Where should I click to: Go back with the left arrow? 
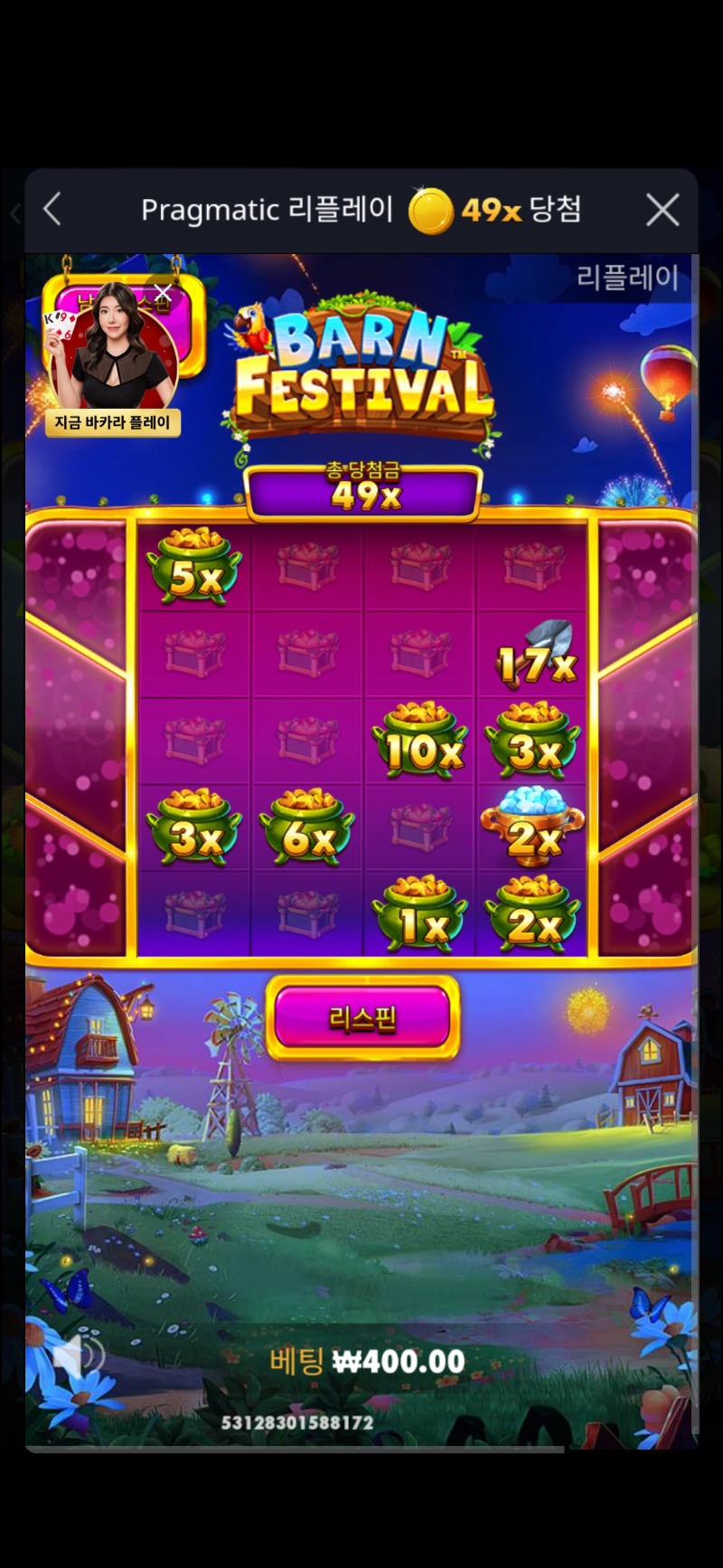coord(52,210)
